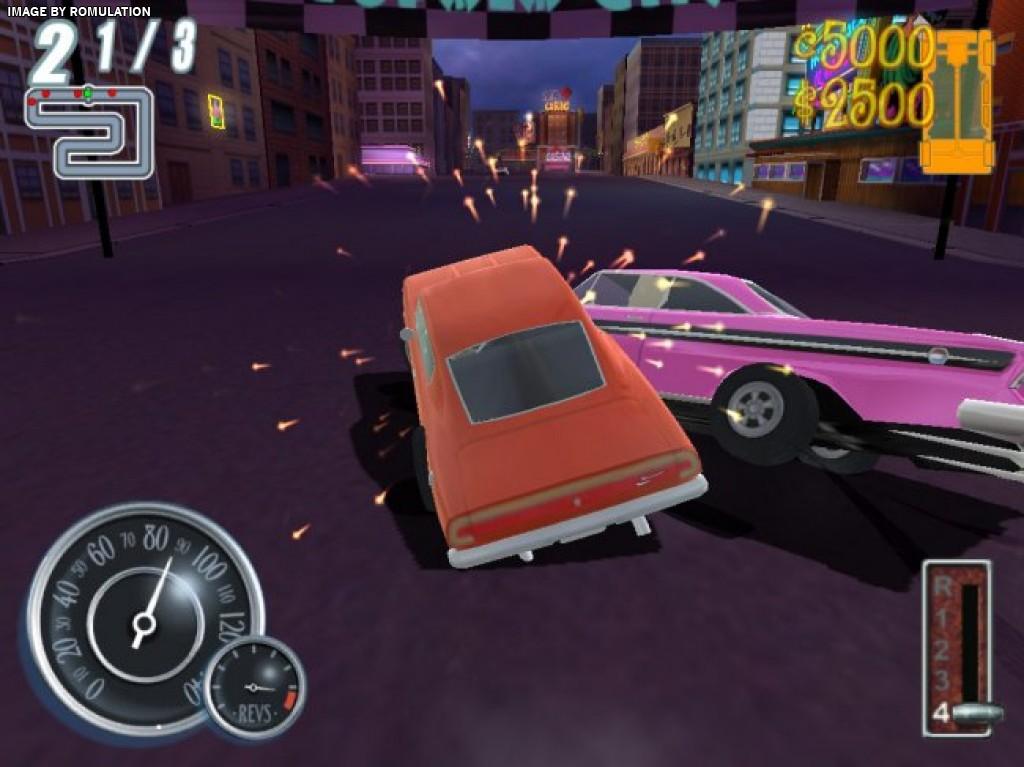The width and height of the screenshot is (1024, 767).
Task: Click the large speedometer dial
Action: (143, 616)
